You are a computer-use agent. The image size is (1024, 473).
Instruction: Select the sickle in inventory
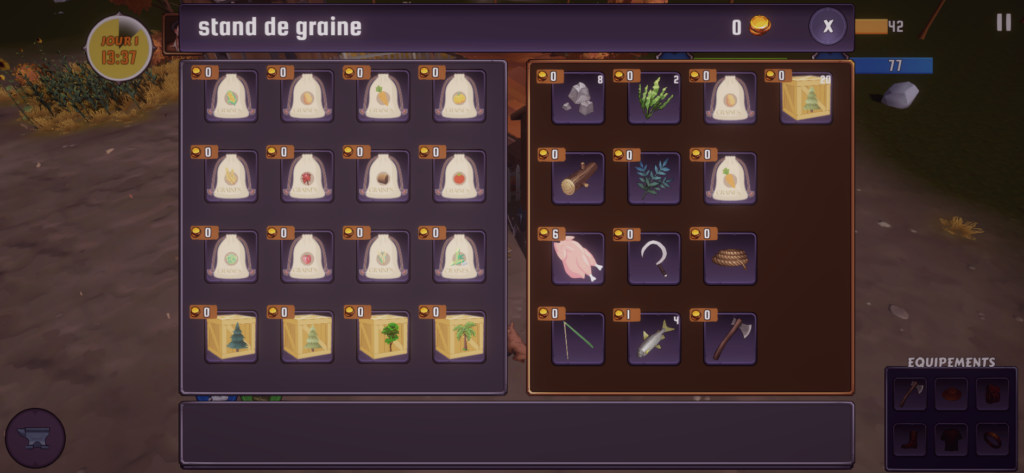tap(654, 259)
